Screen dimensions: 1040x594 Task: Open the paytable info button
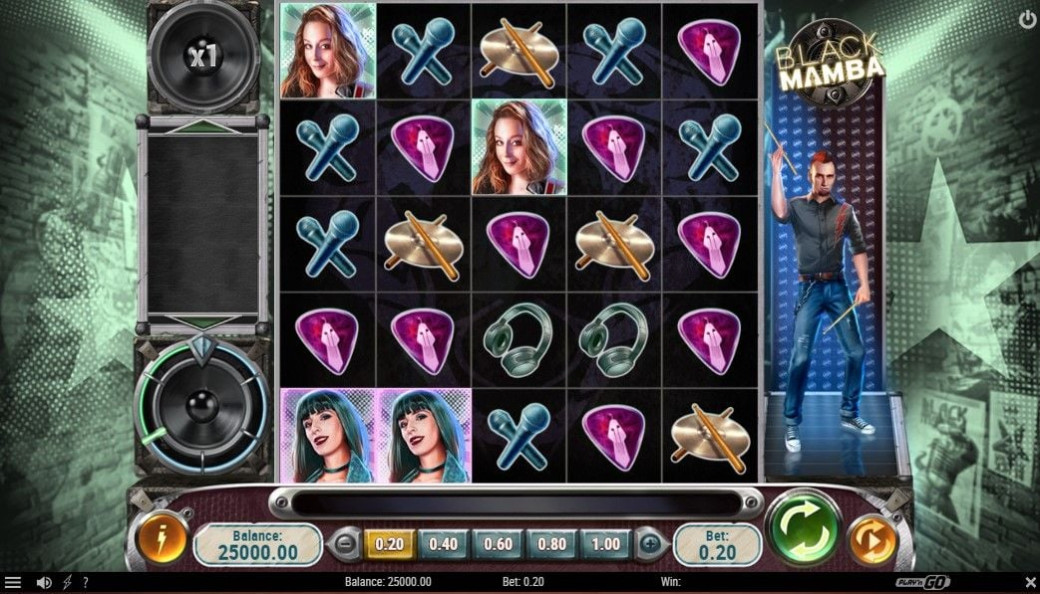point(162,540)
